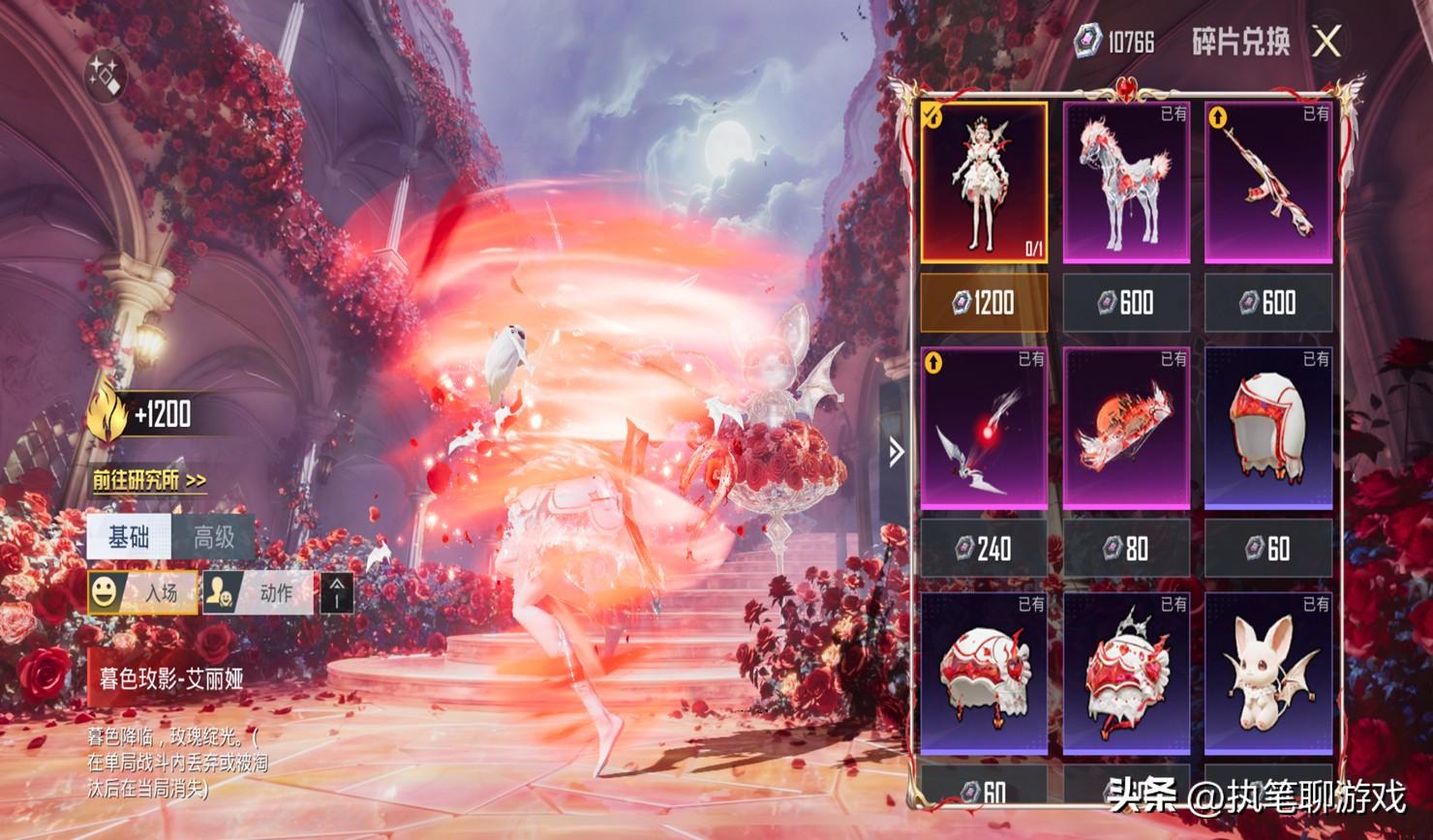Select the twin blade weapon tile

click(x=983, y=429)
